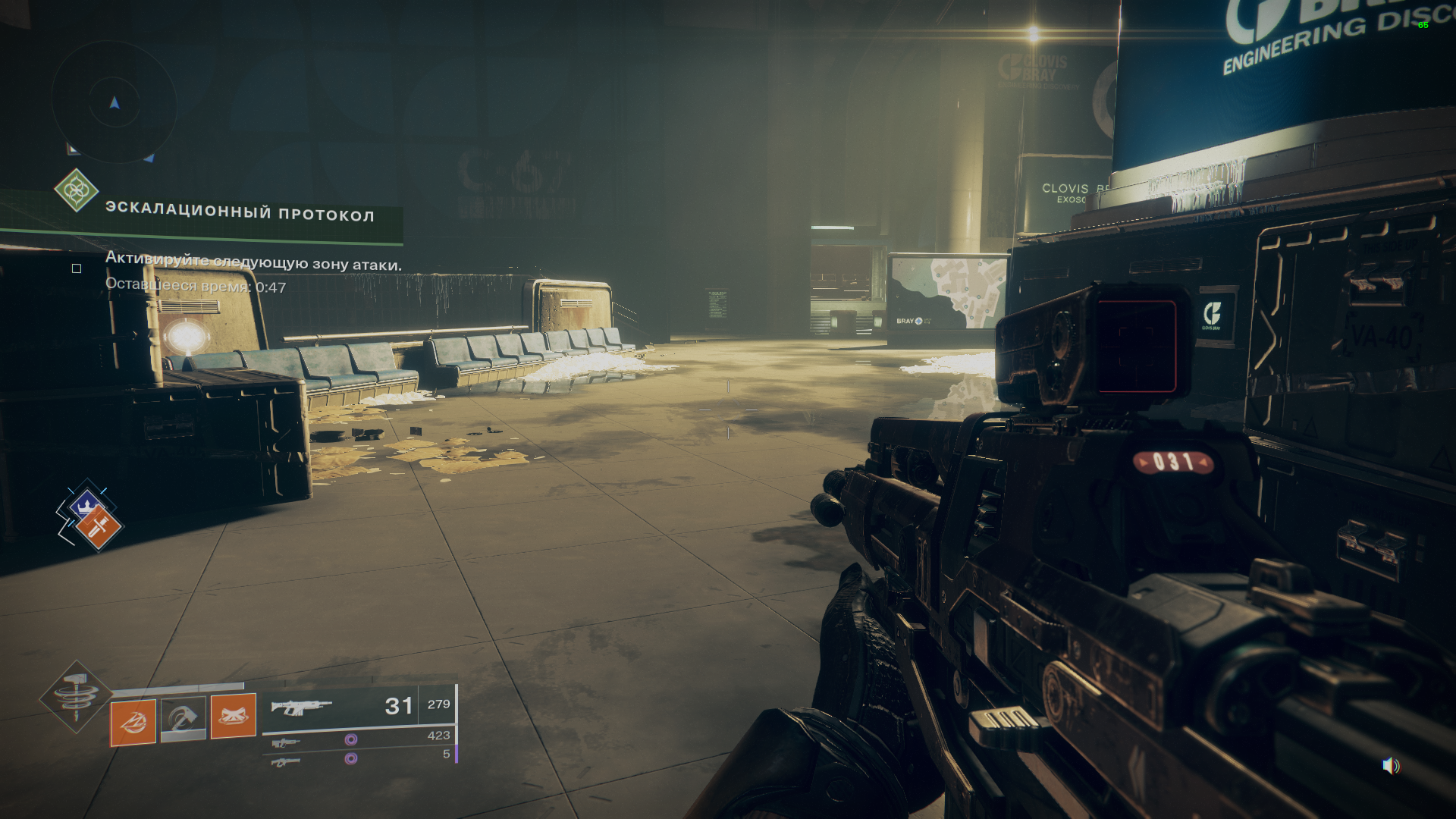Switch to the heavy weapon with 5 ammo
This screenshot has width=1456, height=819.
(358, 758)
